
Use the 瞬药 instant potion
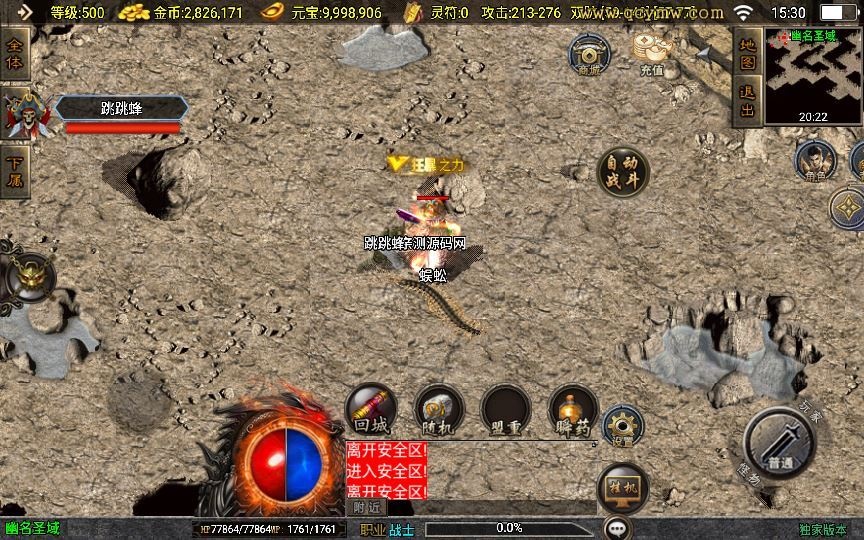coord(573,409)
